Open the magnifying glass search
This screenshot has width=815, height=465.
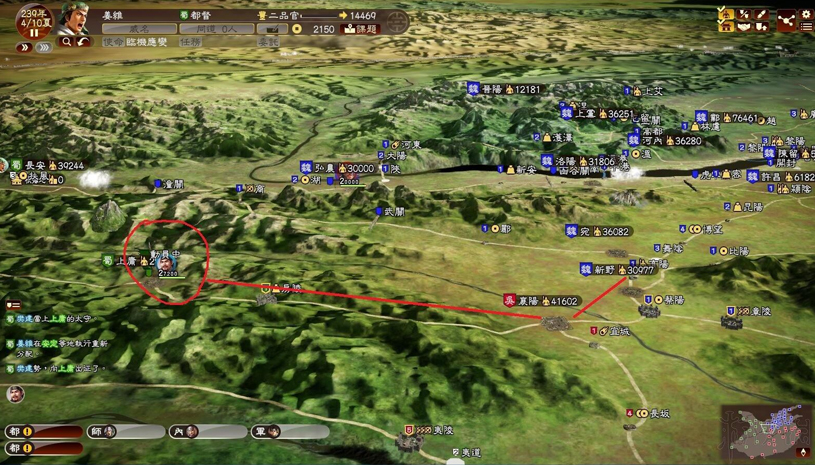click(x=67, y=42)
